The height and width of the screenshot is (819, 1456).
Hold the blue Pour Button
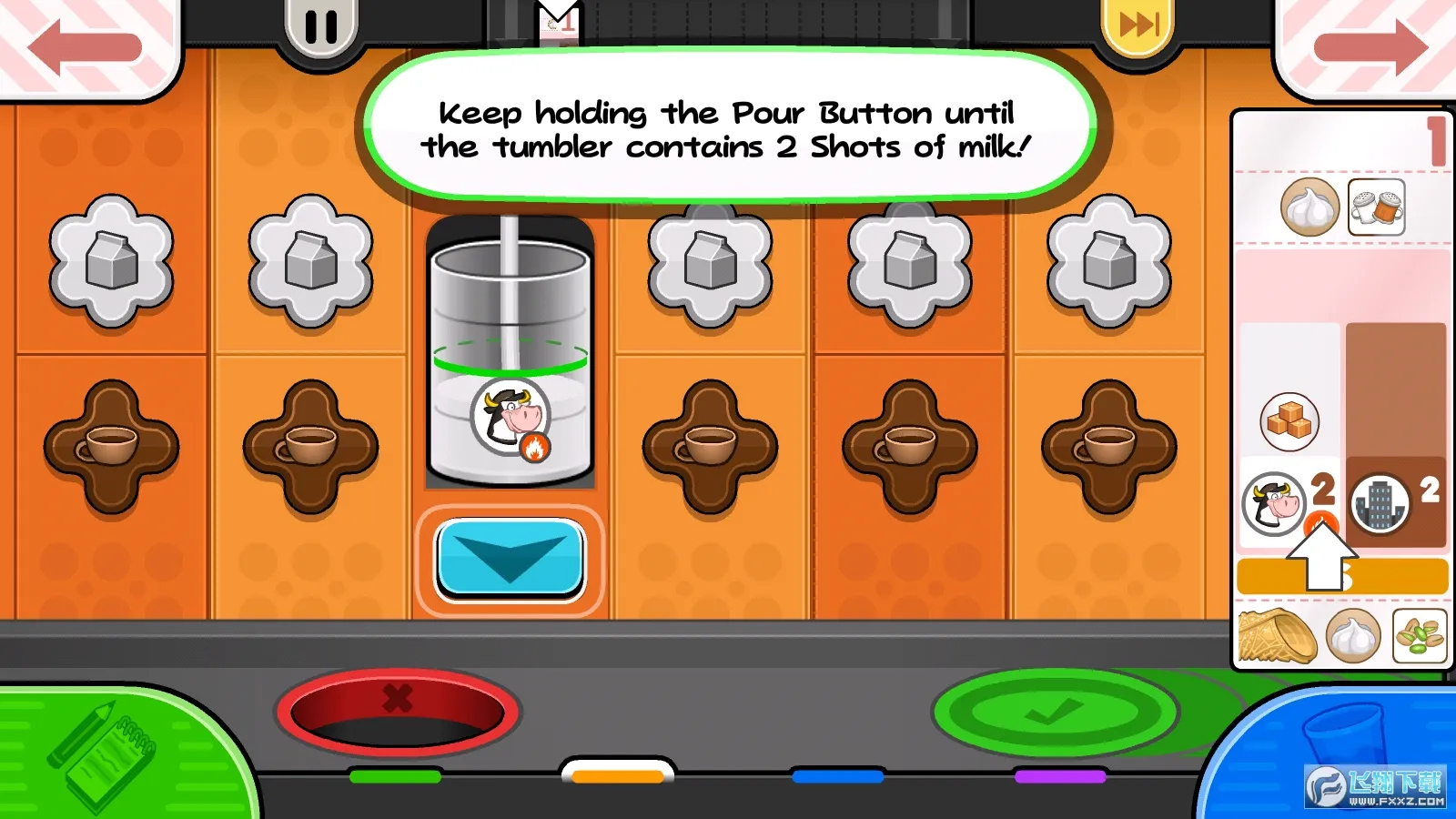click(x=510, y=558)
